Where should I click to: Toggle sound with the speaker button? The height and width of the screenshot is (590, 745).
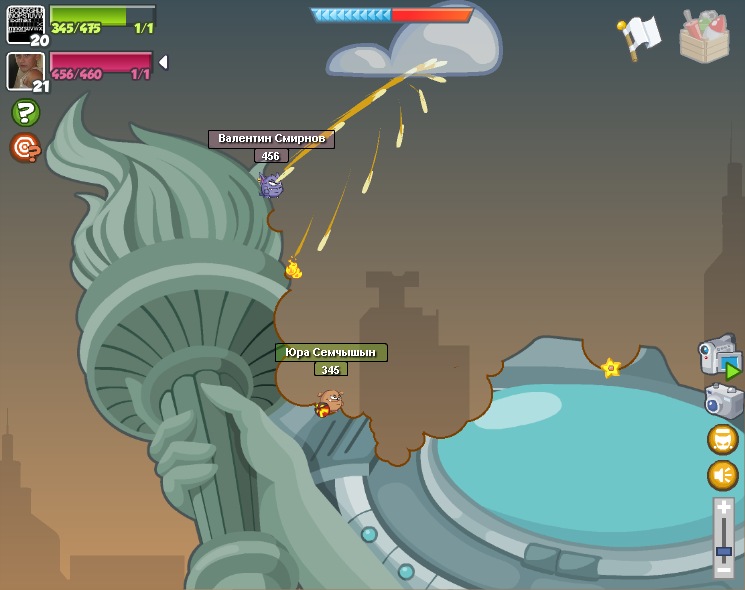tap(723, 475)
